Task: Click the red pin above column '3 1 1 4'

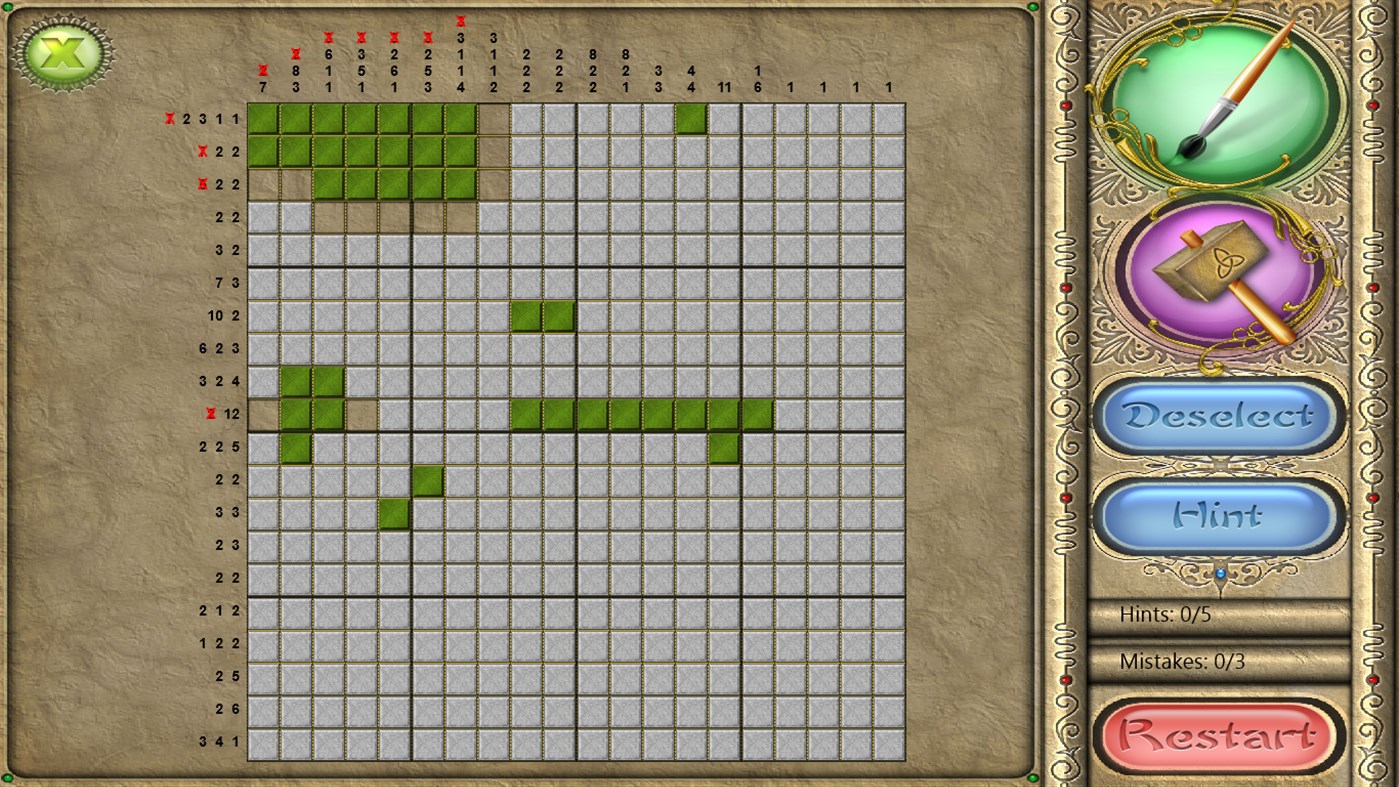Action: [461, 21]
